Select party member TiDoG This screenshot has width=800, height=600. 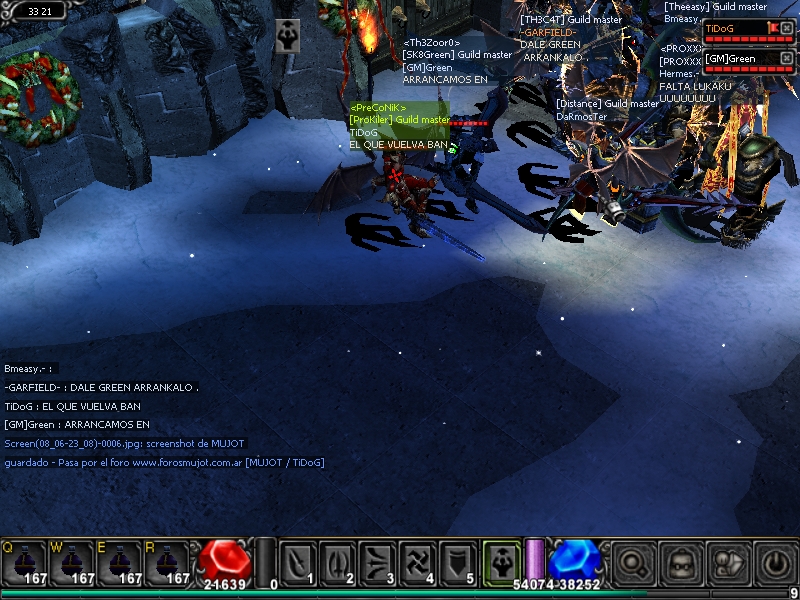click(733, 28)
